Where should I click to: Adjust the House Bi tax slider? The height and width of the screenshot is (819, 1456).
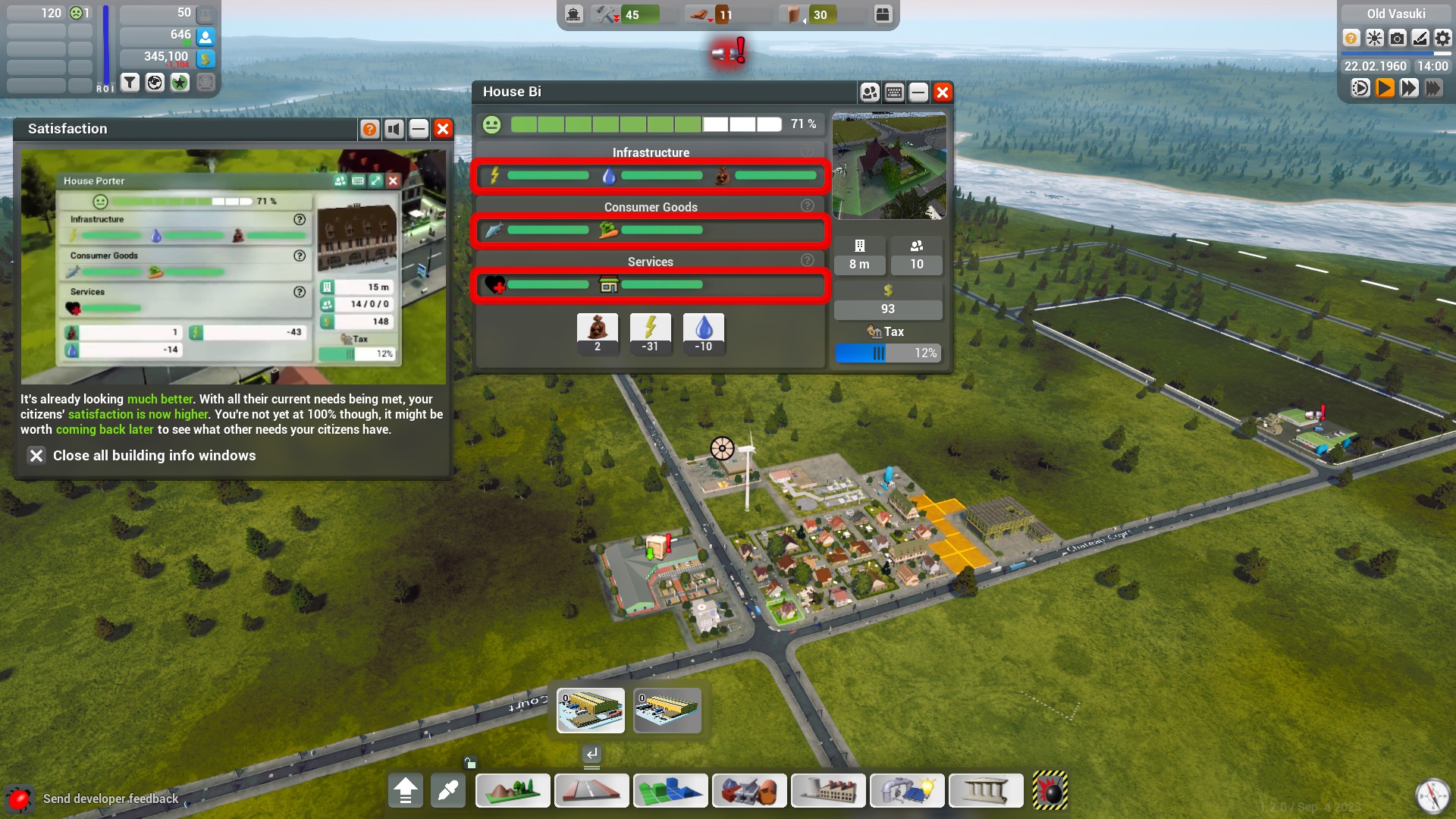[x=878, y=353]
